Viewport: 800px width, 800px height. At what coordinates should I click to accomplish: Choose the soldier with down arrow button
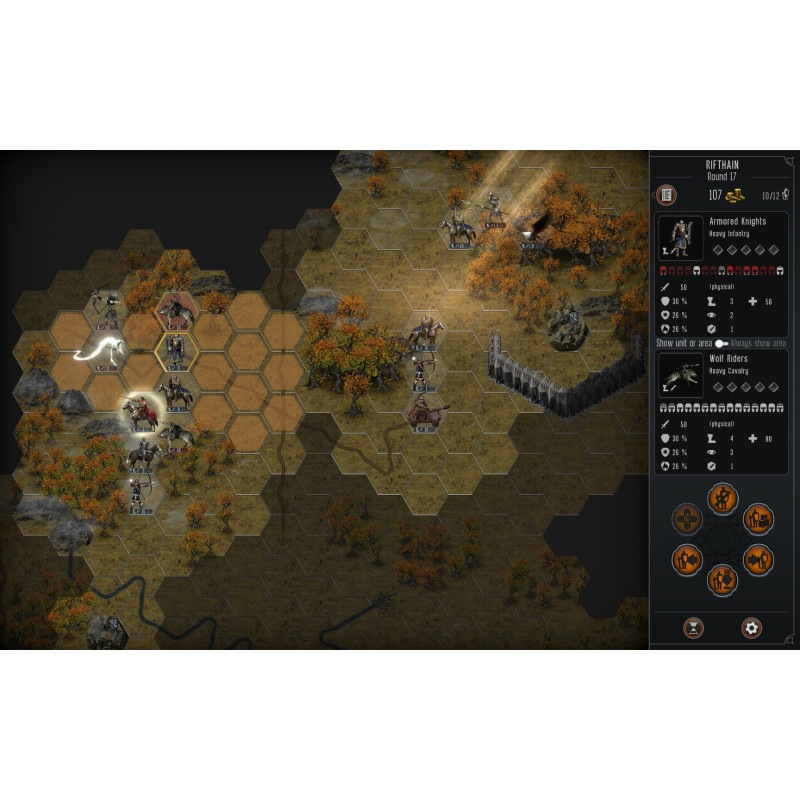[x=720, y=579]
